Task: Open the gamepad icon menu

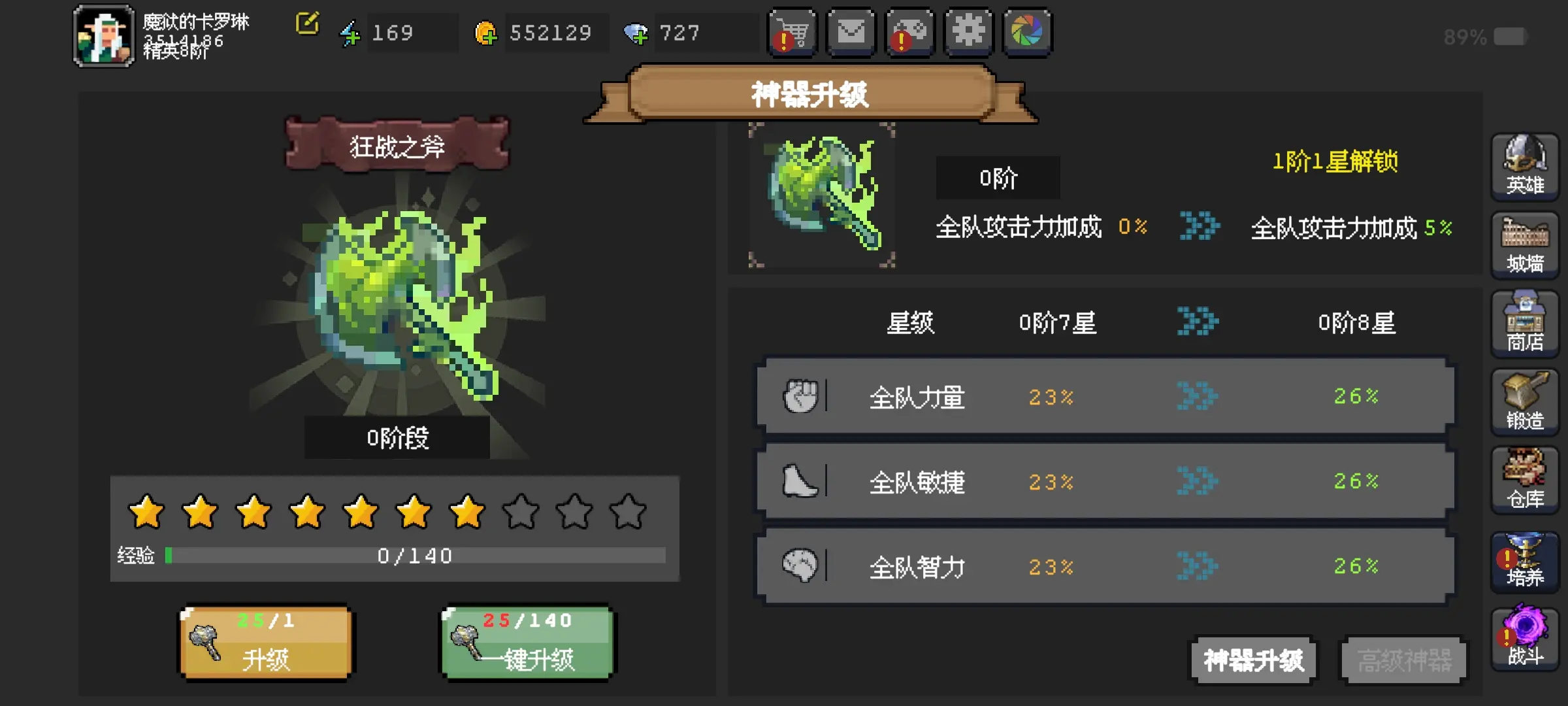Action: click(x=909, y=33)
